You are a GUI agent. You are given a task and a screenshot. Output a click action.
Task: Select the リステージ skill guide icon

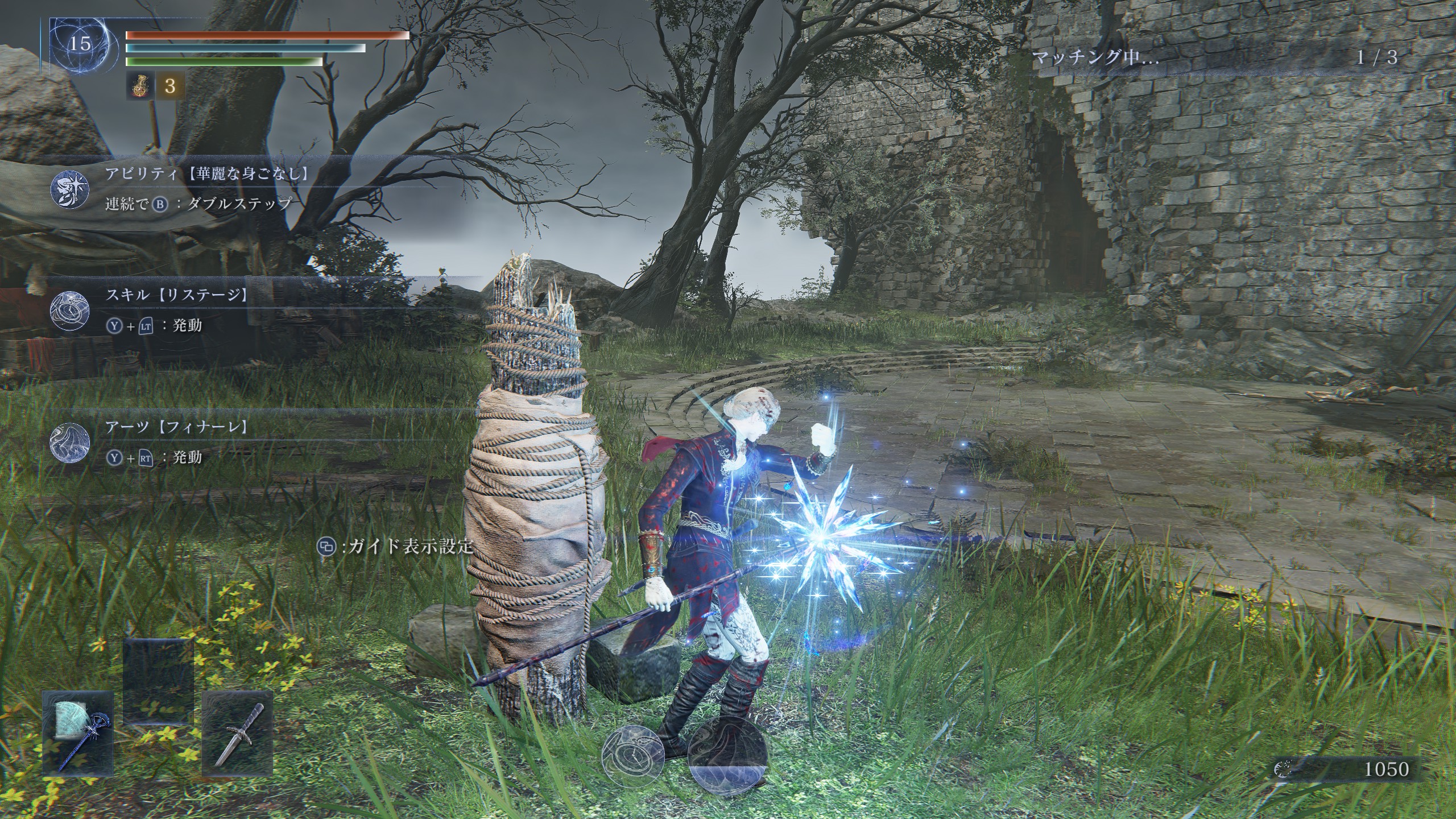(69, 311)
